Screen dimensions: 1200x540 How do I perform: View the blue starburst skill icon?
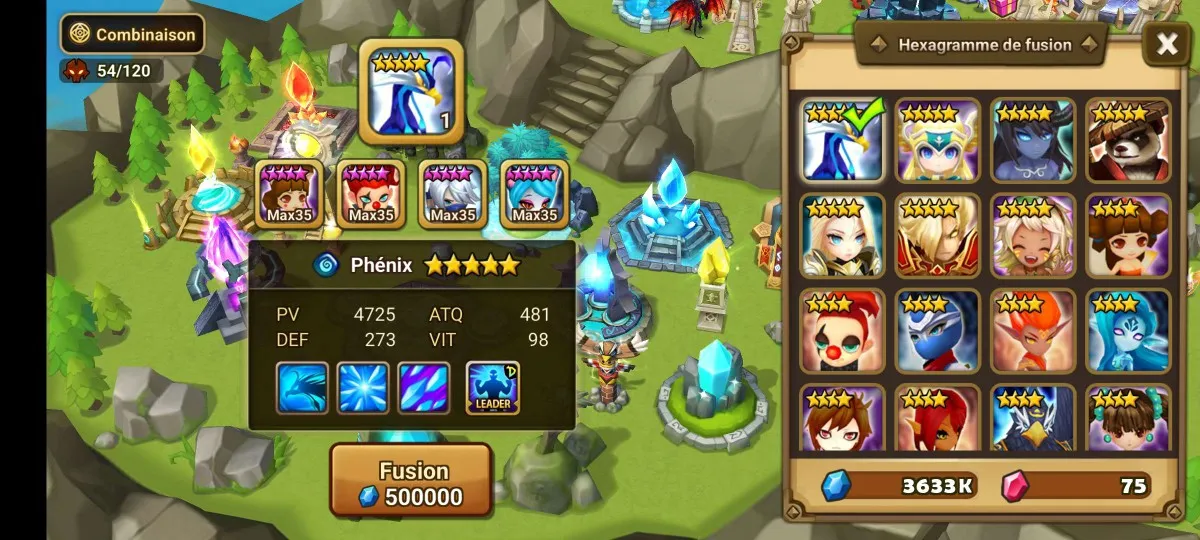click(x=363, y=388)
